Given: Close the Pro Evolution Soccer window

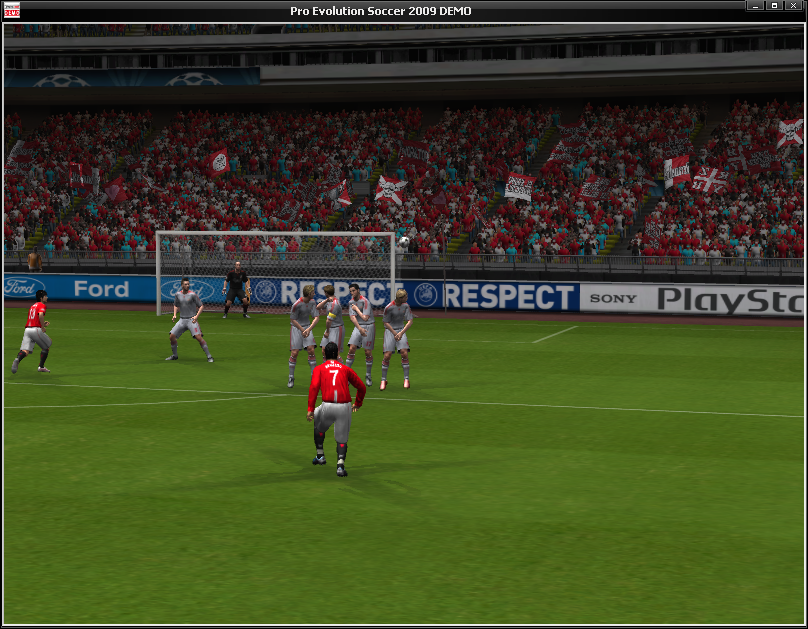Looking at the screenshot, I should 793,6.
